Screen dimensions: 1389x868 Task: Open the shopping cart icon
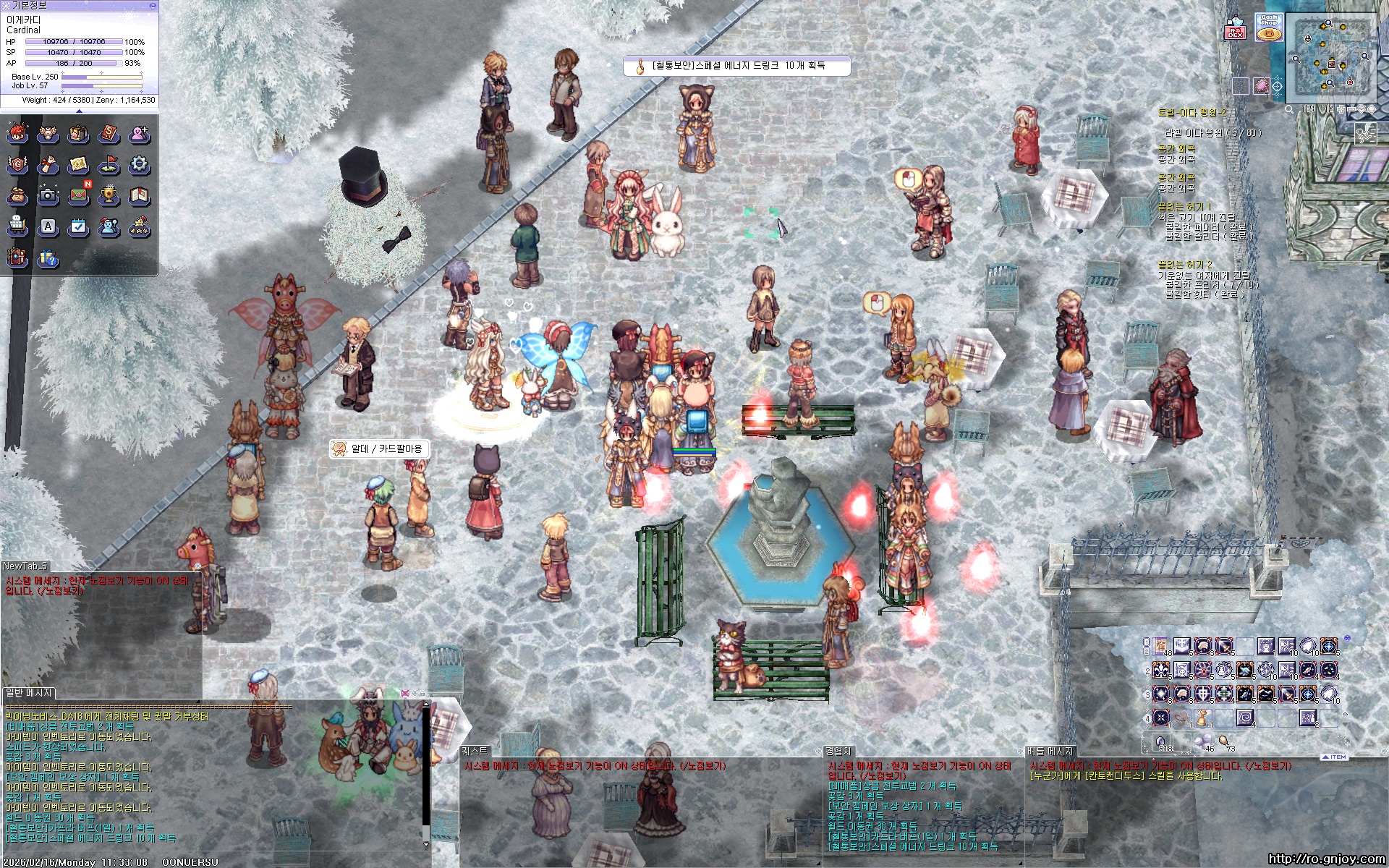[17, 226]
